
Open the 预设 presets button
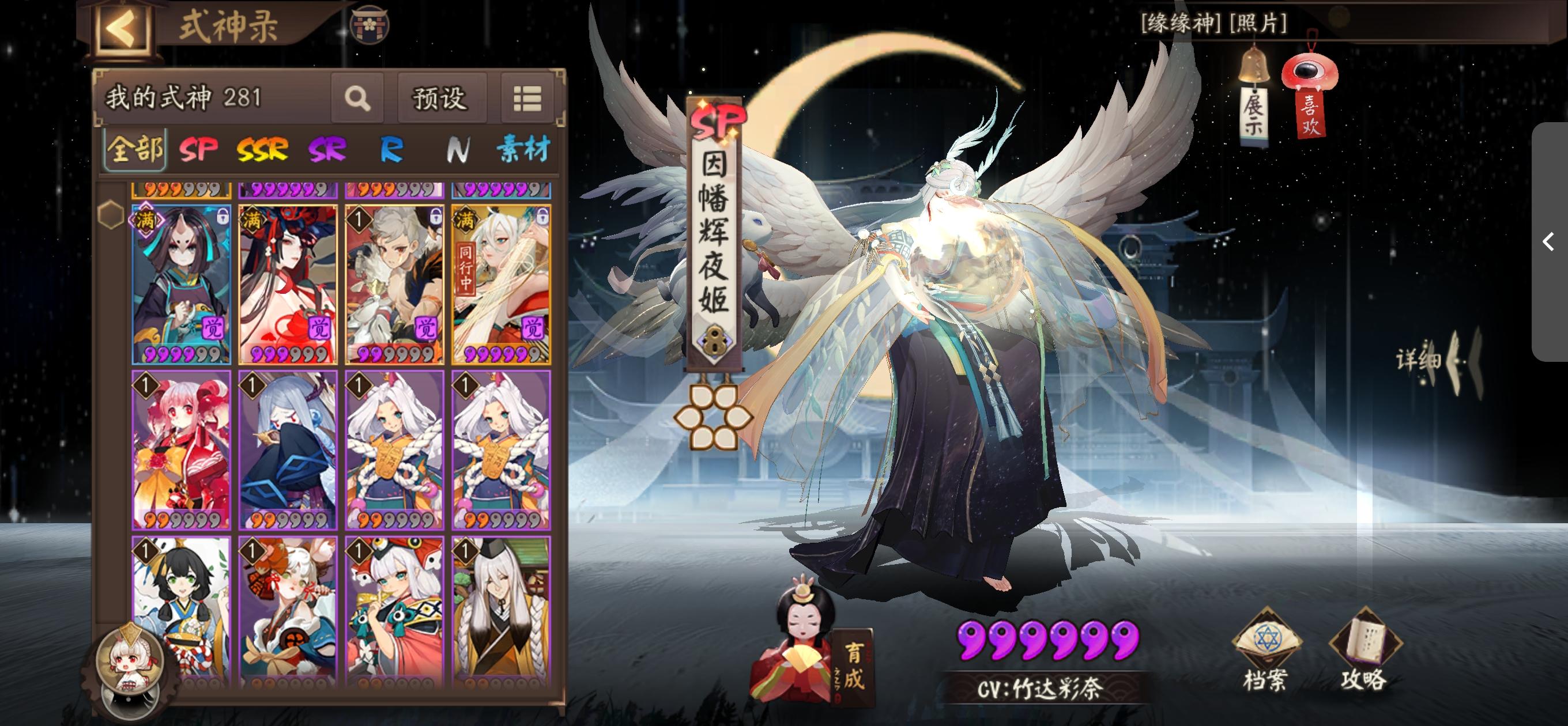click(442, 97)
